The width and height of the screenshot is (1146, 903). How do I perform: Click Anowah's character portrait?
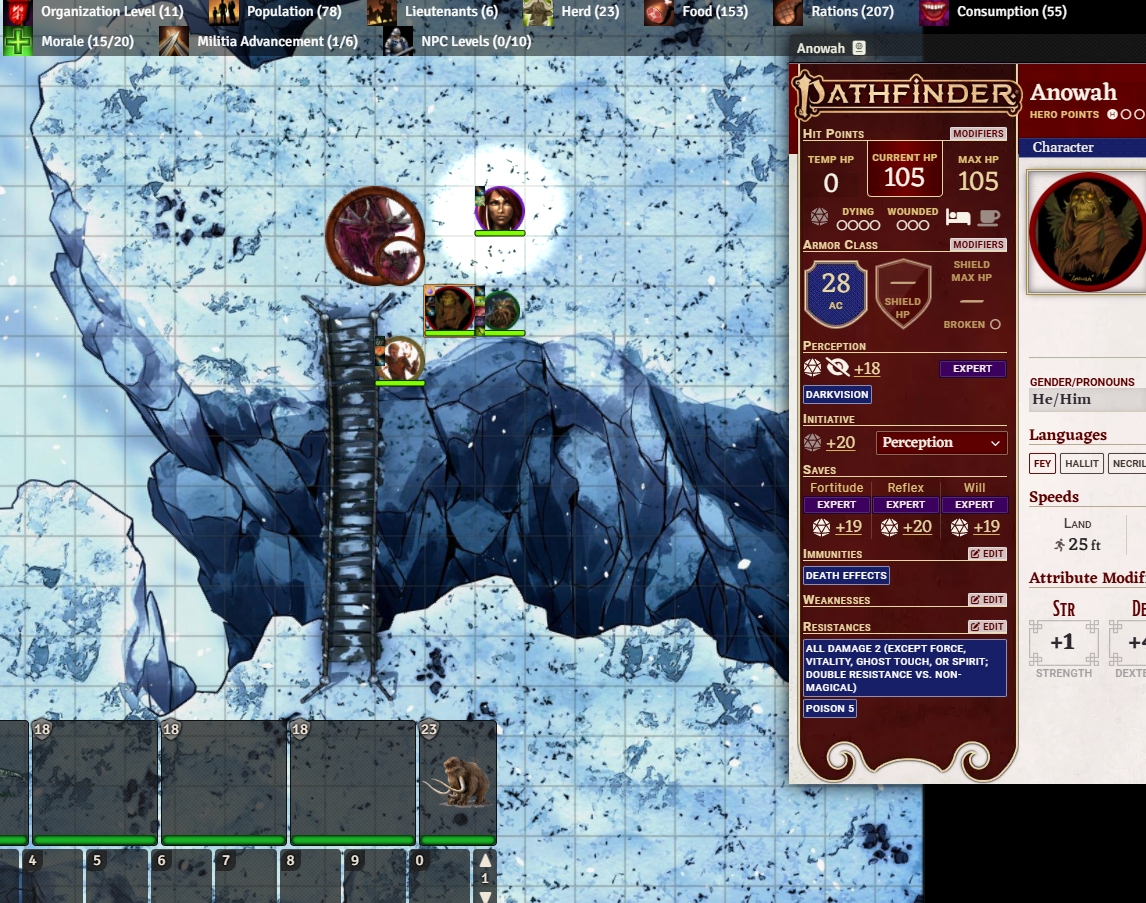[x=1087, y=232]
